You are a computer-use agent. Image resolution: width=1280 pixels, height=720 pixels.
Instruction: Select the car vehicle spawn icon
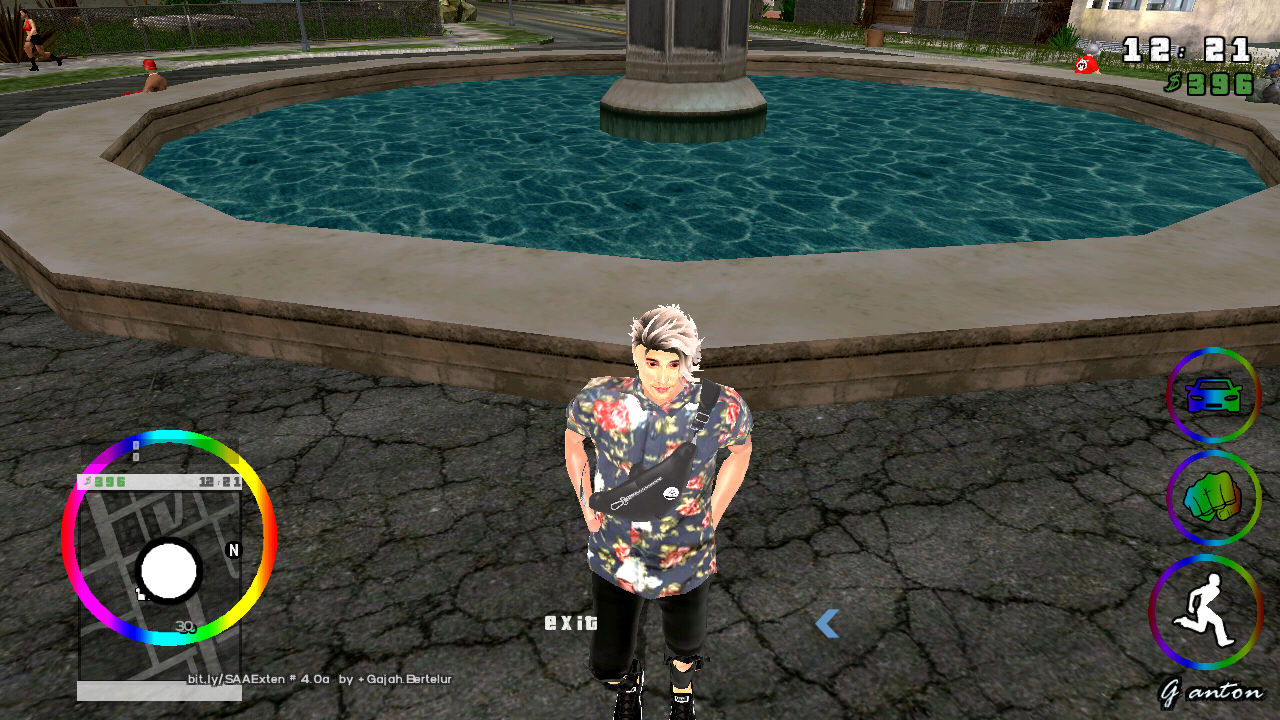tap(1213, 395)
